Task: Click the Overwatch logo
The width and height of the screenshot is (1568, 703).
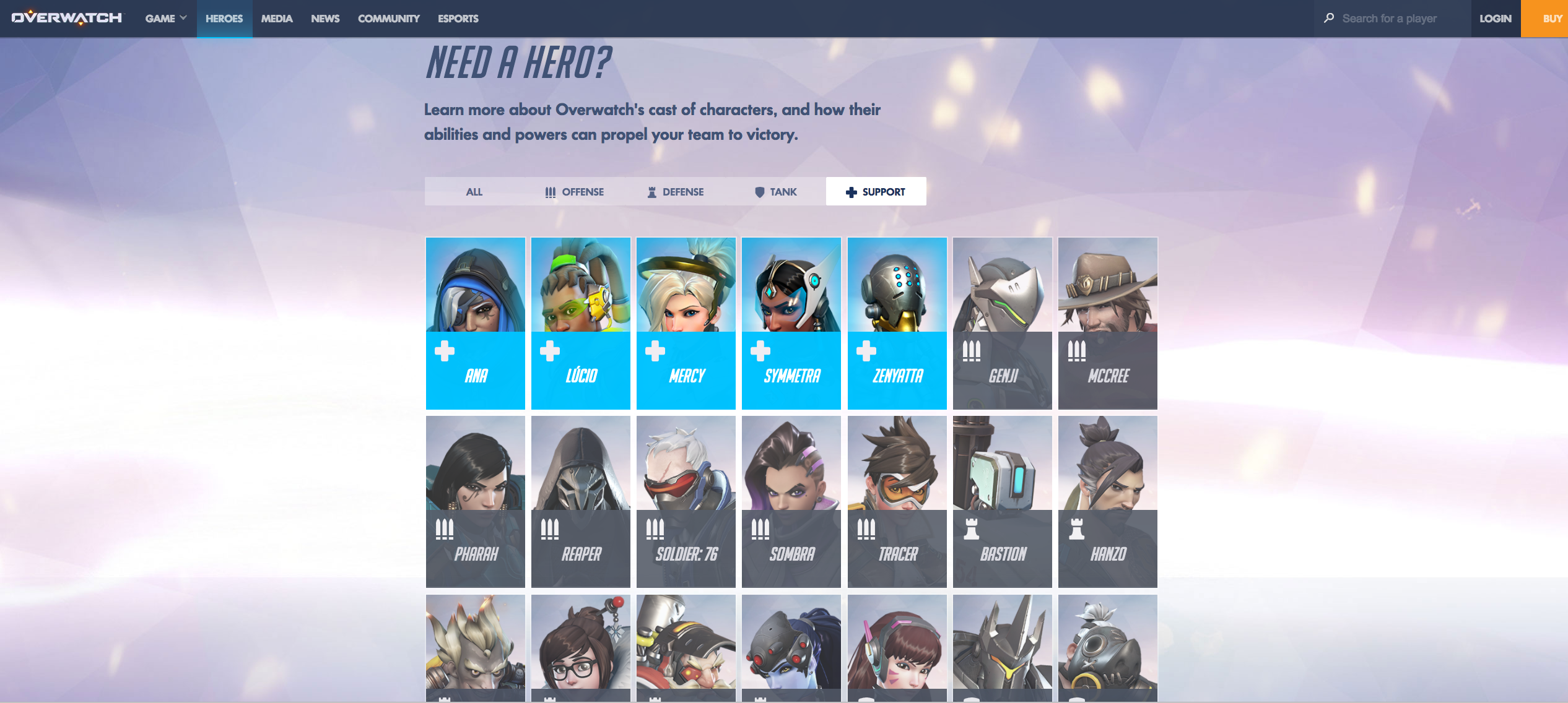Action: click(68, 18)
